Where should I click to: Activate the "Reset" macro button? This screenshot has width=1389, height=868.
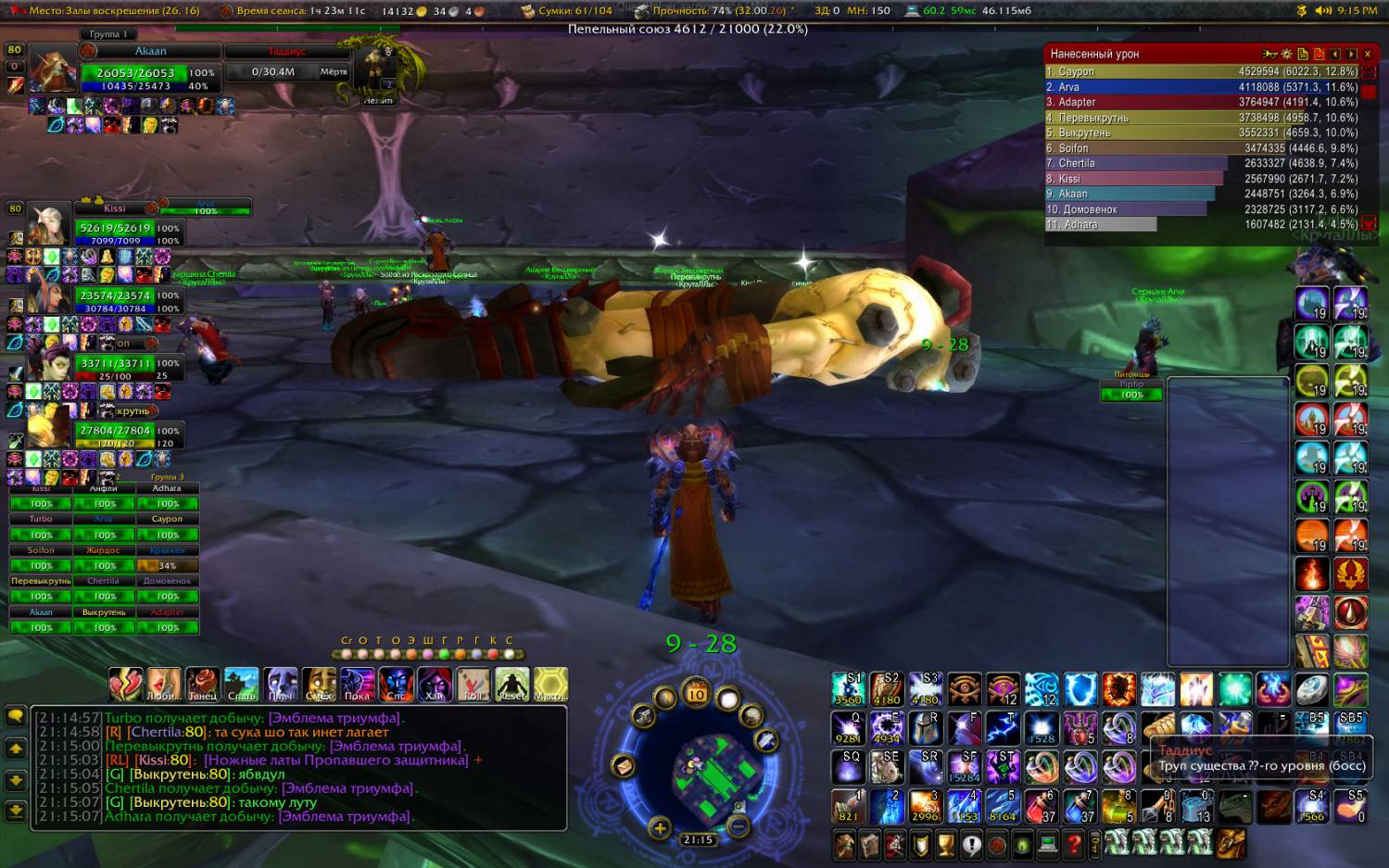[x=511, y=684]
